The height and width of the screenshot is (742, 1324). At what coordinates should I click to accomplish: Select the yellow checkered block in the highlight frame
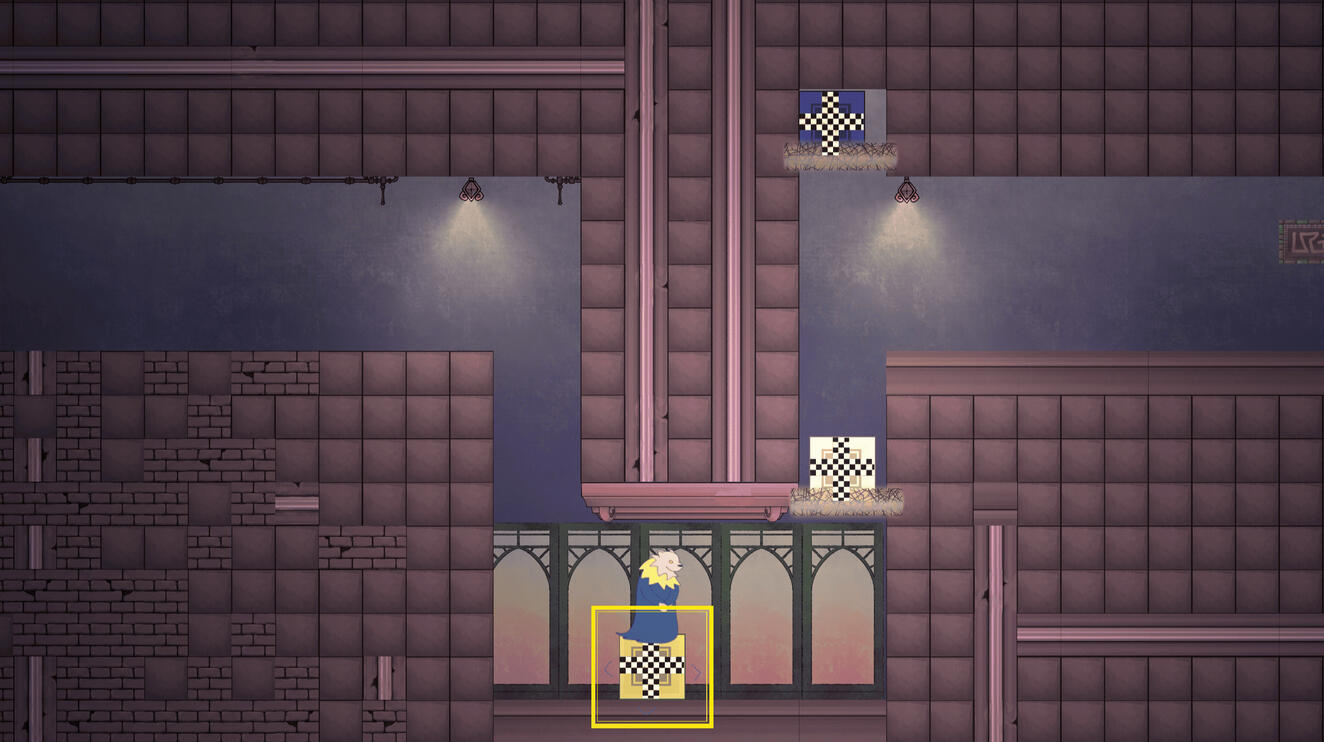coord(652,669)
